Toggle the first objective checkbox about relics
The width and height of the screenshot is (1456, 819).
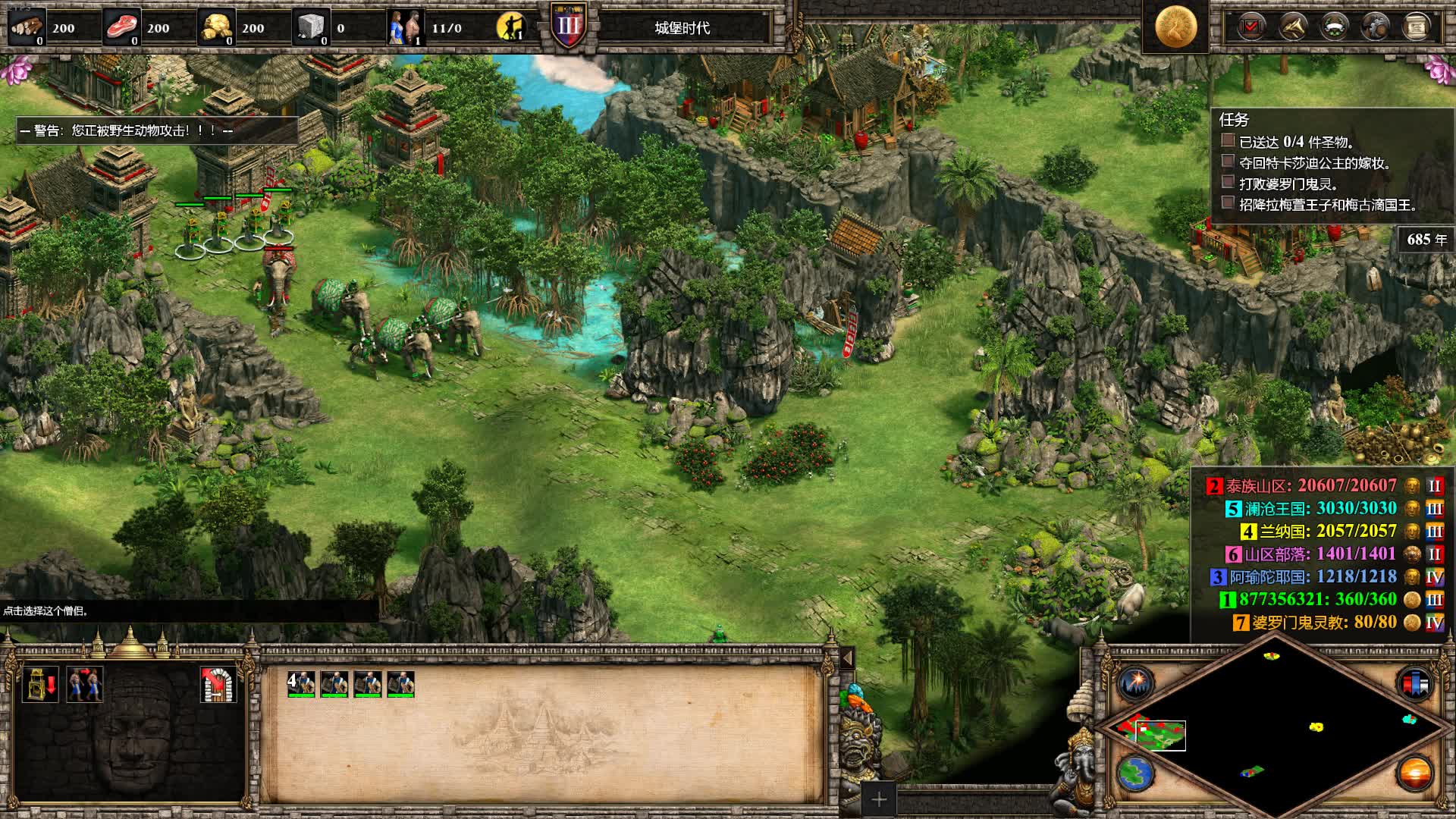(1228, 141)
